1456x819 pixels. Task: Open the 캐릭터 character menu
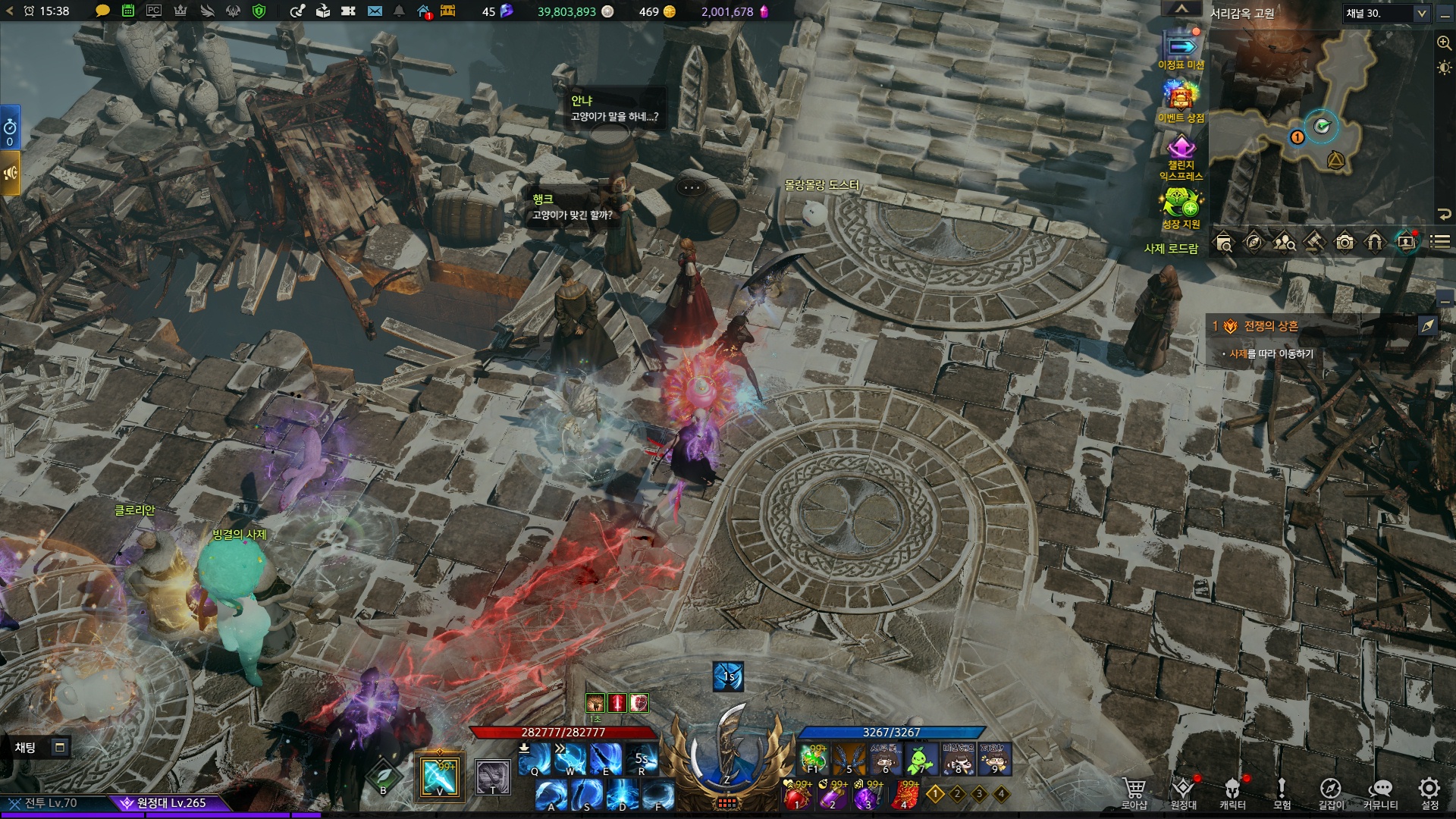1232,793
